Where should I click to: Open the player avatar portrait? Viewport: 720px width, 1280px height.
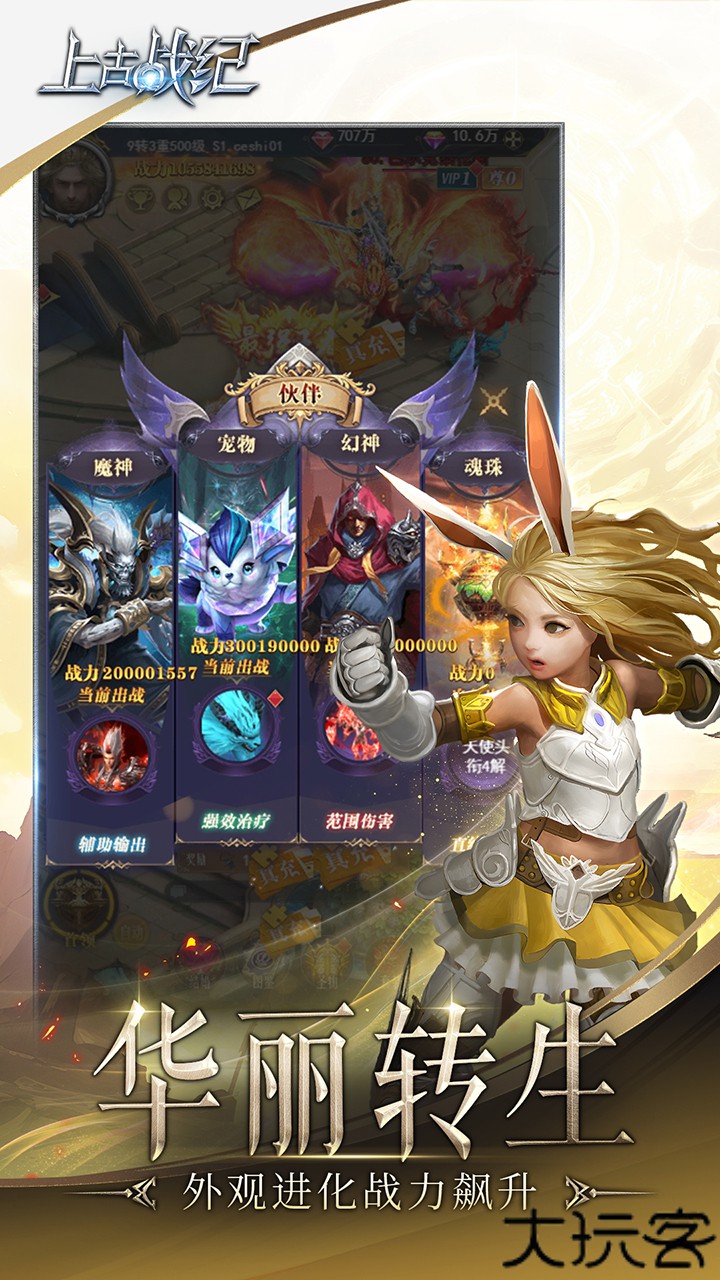pyautogui.click(x=73, y=179)
